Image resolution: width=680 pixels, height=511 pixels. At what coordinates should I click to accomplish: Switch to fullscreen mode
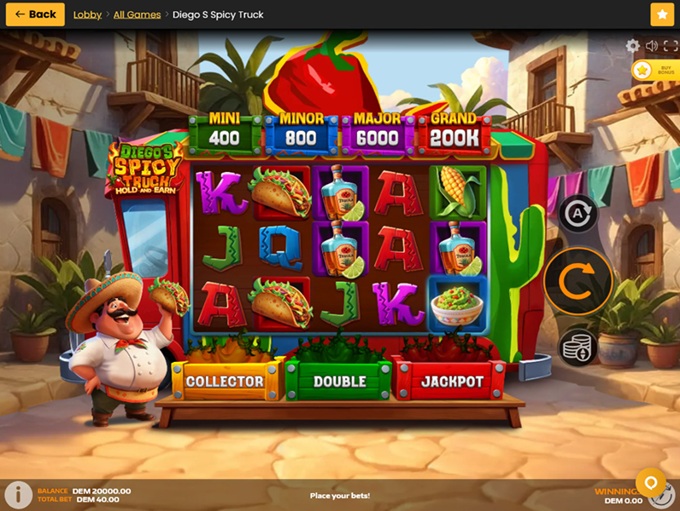[x=669, y=46]
